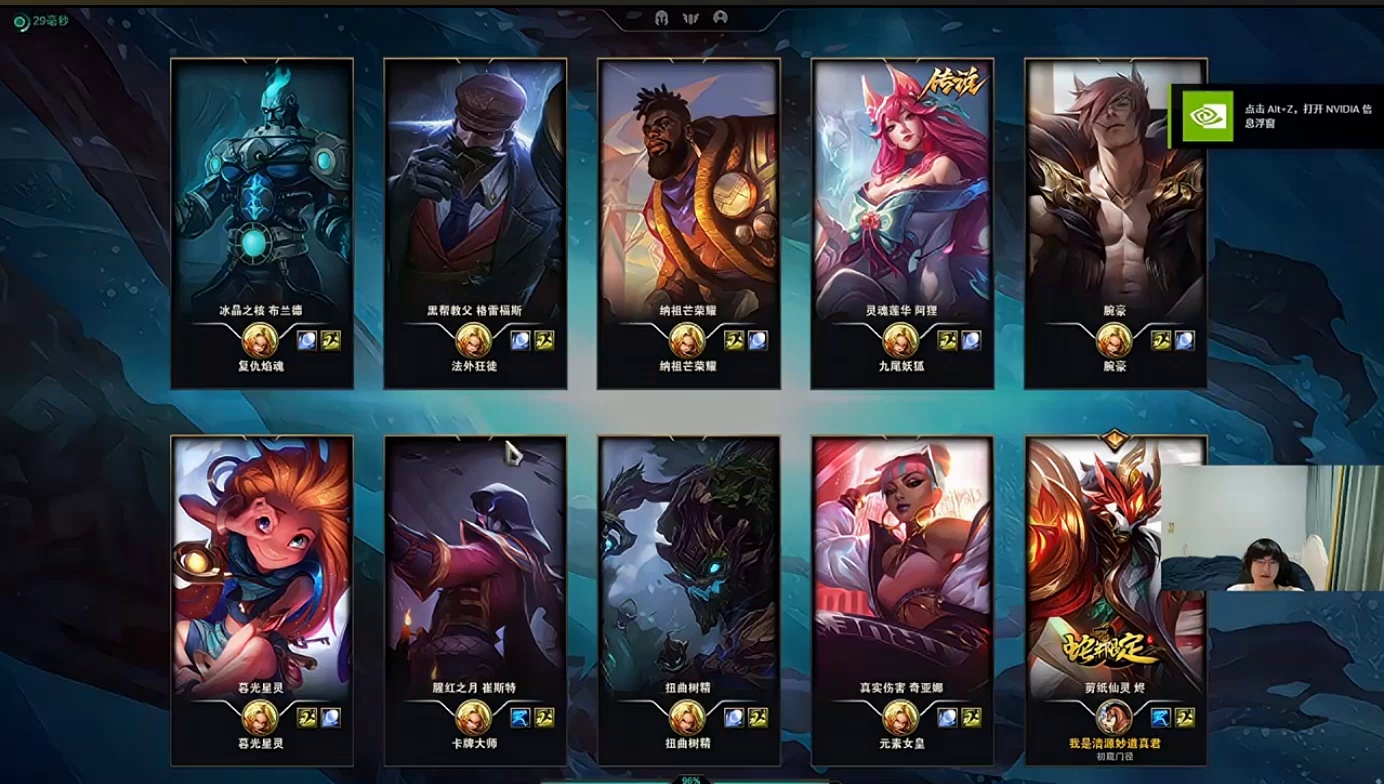
Task: Click the 扭曲树精 champion card
Action: pos(689,600)
